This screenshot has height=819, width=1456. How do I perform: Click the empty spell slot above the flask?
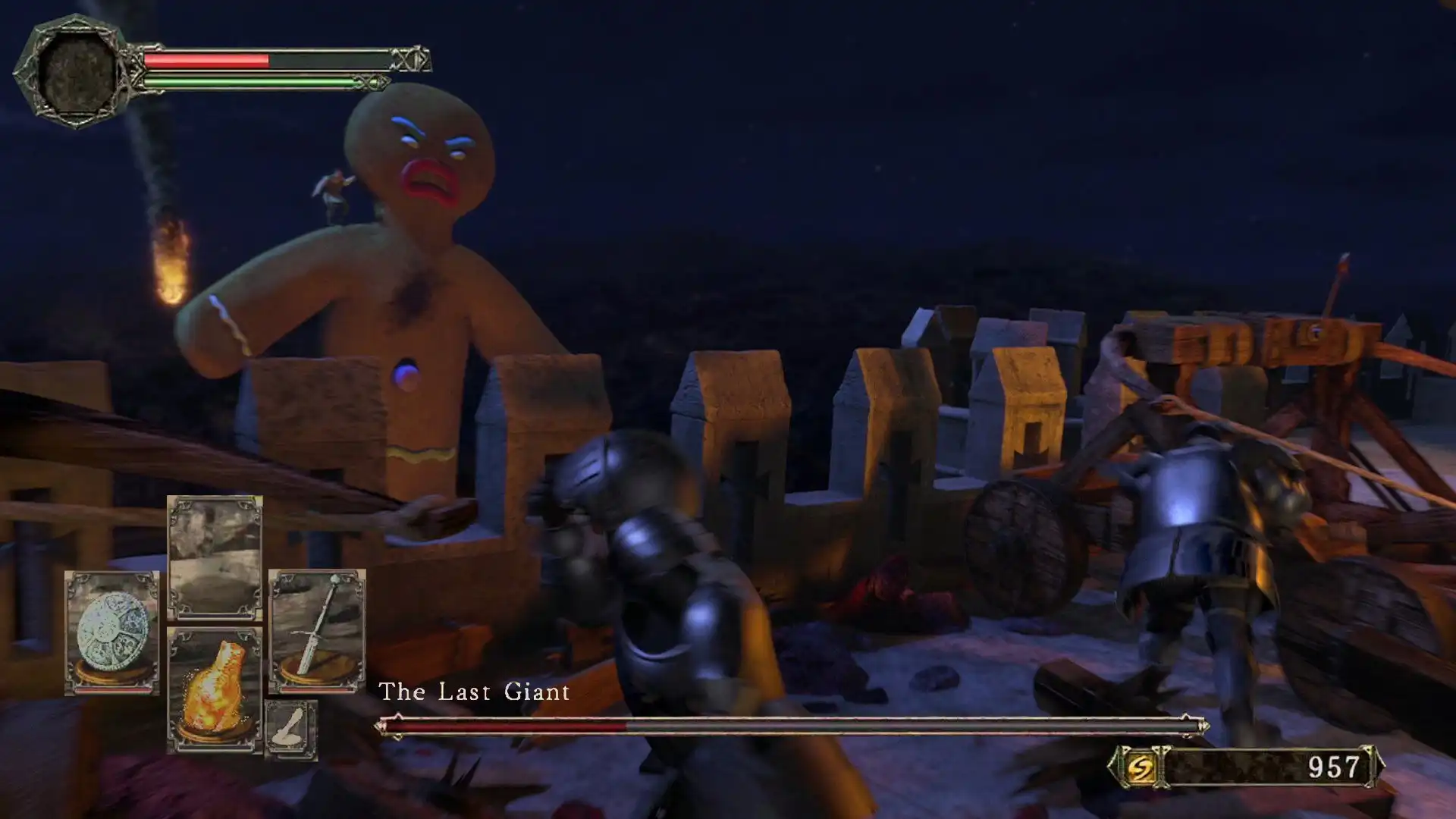point(215,557)
